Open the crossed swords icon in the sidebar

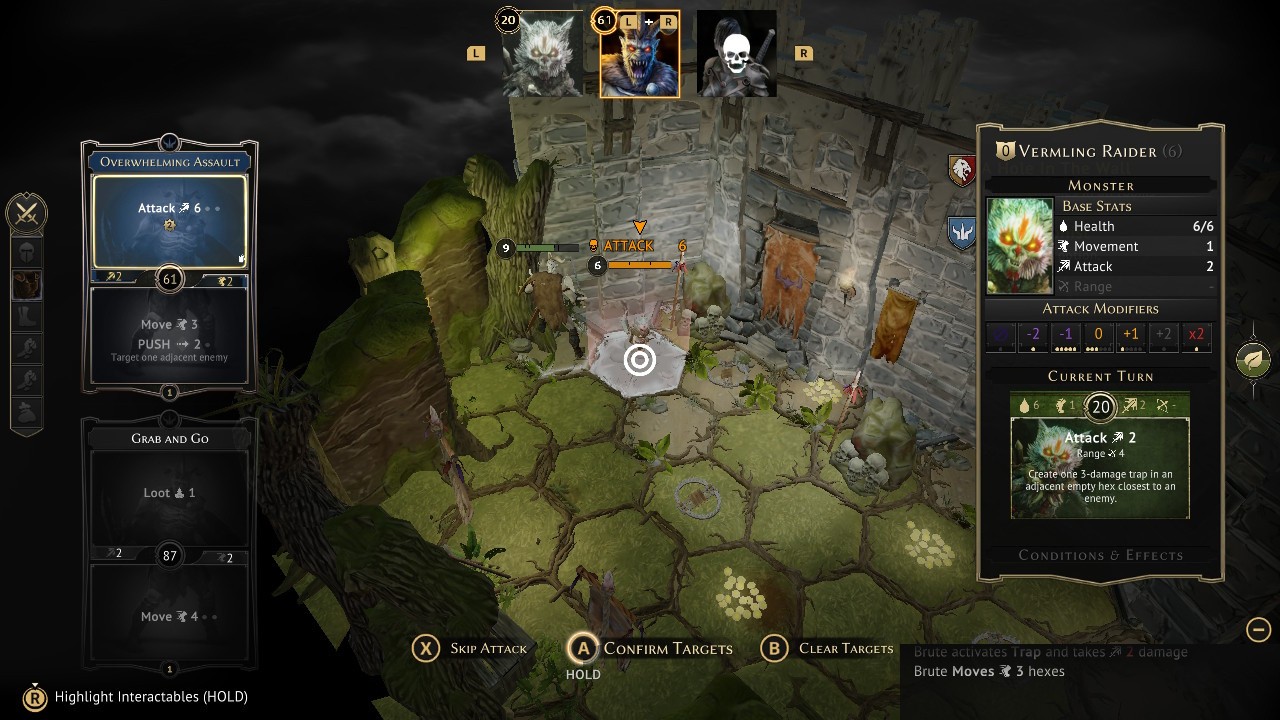pyautogui.click(x=26, y=213)
